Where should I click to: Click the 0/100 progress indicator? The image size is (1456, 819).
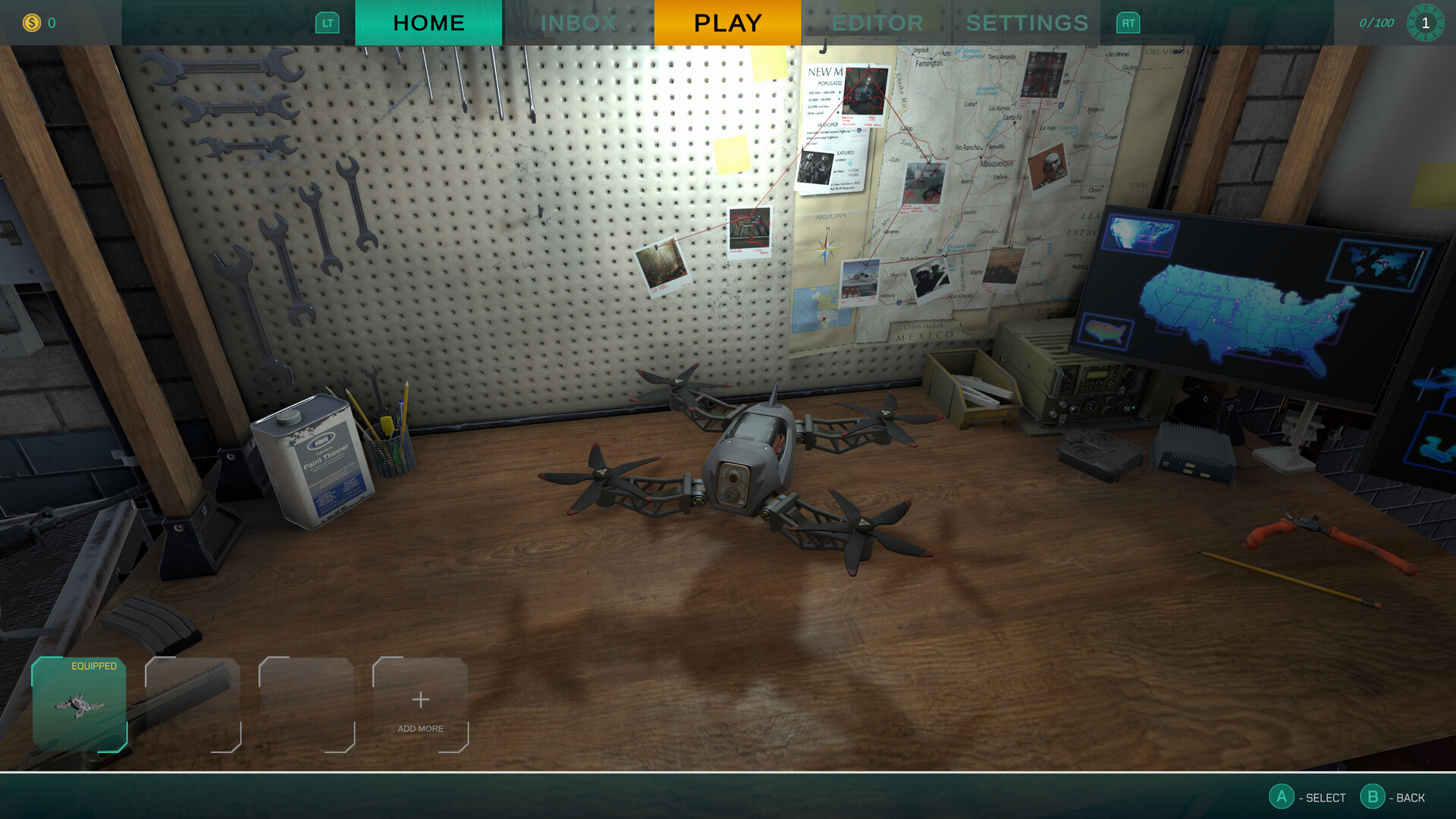click(1377, 23)
